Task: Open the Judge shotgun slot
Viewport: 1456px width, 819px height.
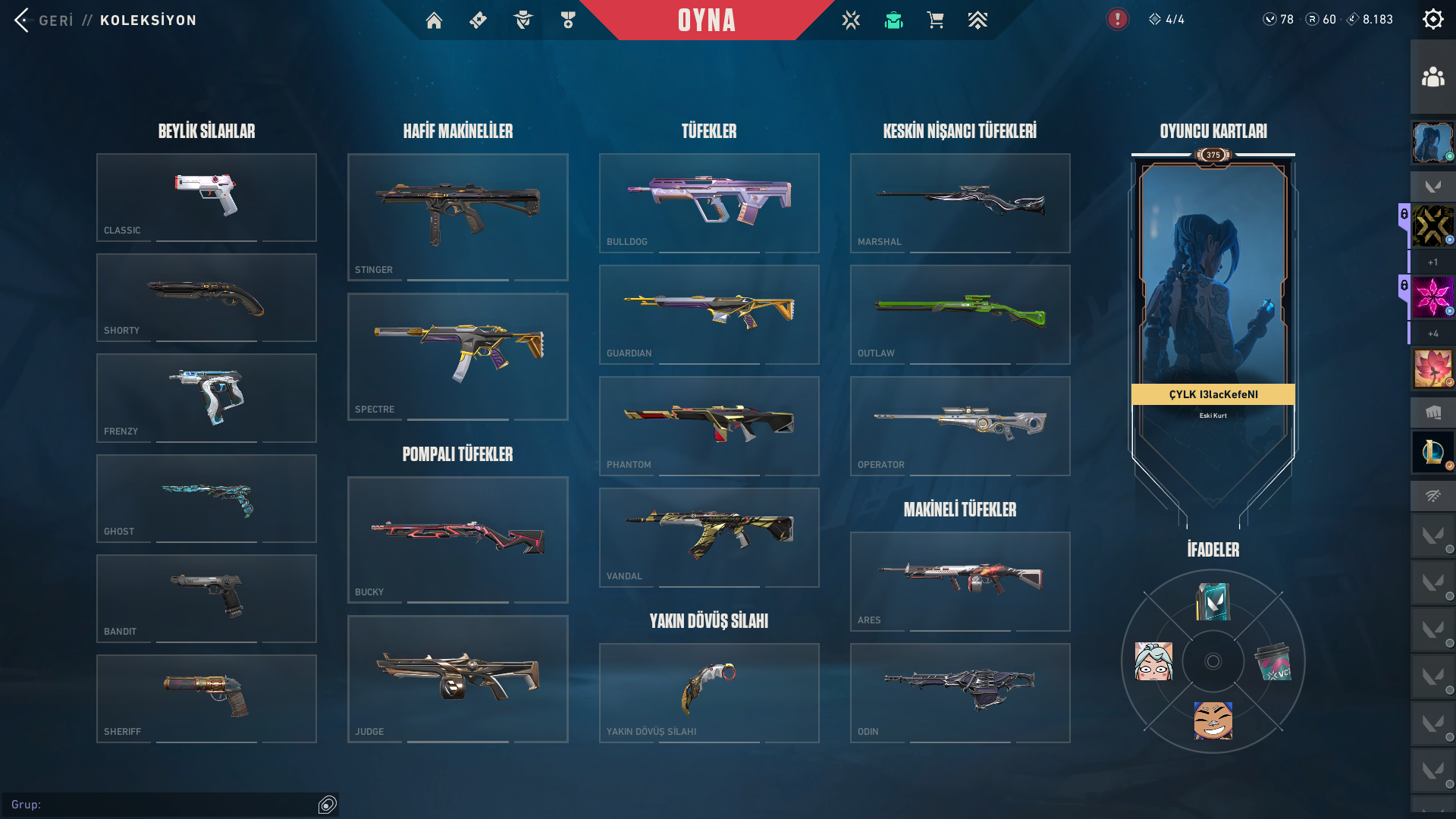Action: click(x=457, y=679)
